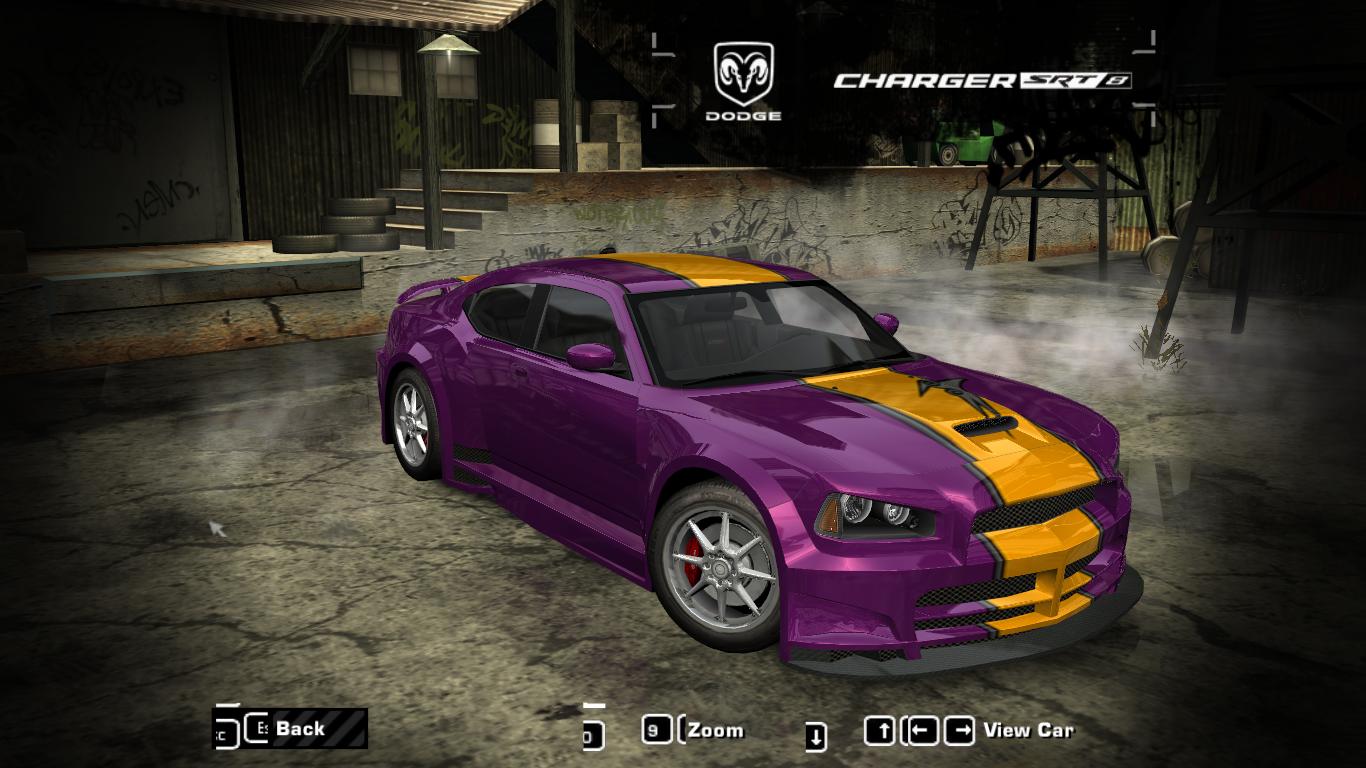The height and width of the screenshot is (768, 1366).
Task: Click the mouse cursor arrow location
Action: [x=213, y=524]
